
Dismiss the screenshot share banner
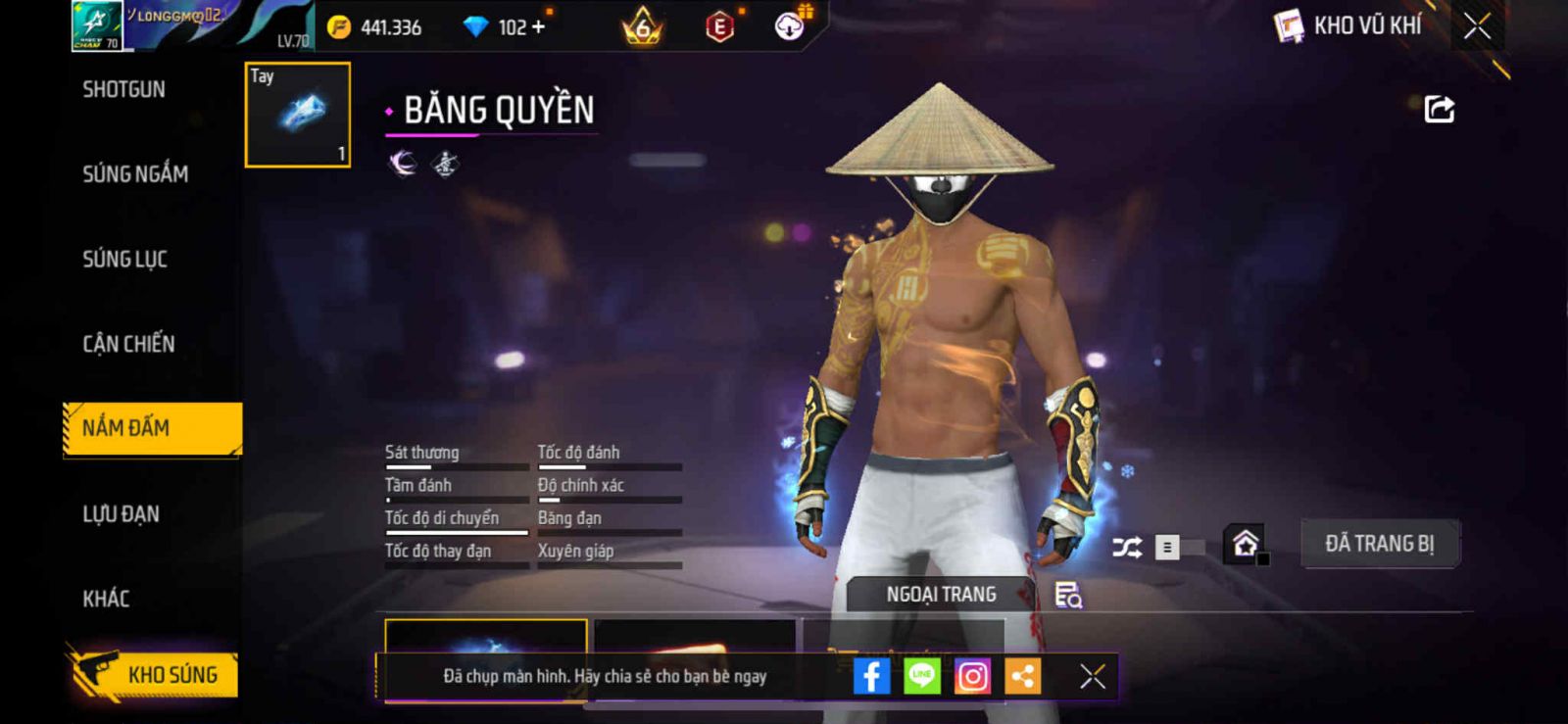point(1092,676)
